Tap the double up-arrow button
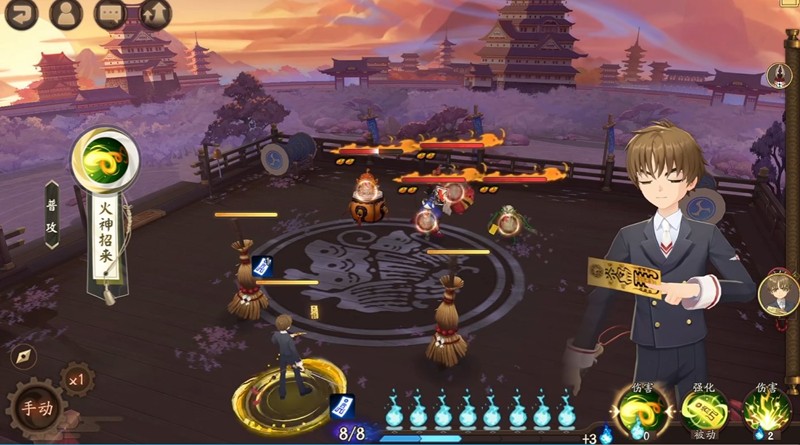Screen dimensions: 800x445 [x=155, y=13]
